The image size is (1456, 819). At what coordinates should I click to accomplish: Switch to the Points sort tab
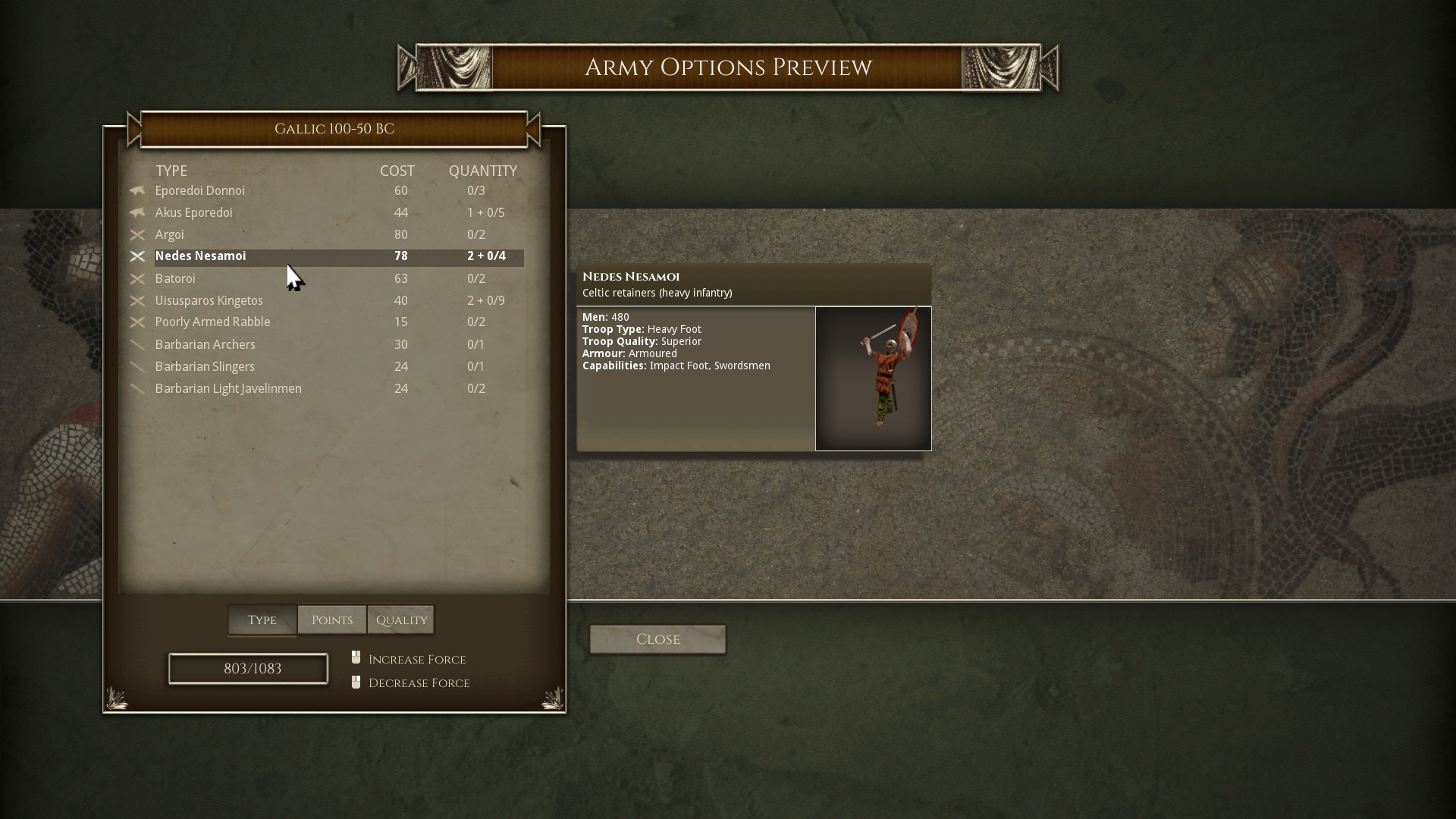(x=332, y=620)
